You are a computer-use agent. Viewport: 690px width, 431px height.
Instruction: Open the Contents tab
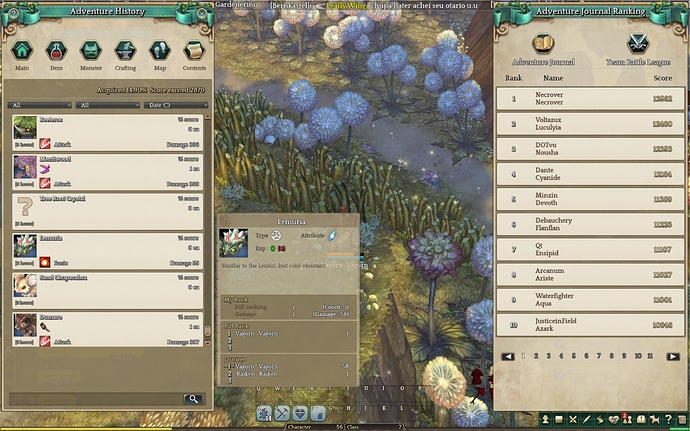point(194,52)
